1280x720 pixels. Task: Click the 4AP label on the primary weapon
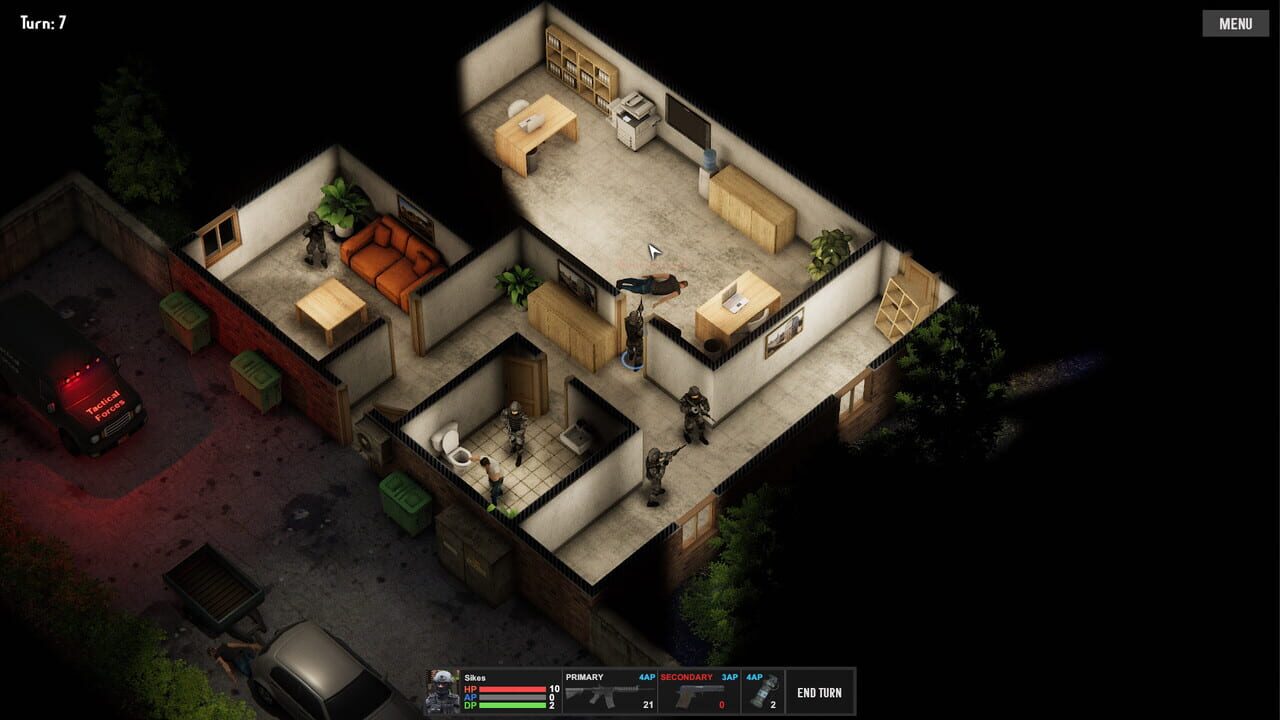click(x=647, y=675)
